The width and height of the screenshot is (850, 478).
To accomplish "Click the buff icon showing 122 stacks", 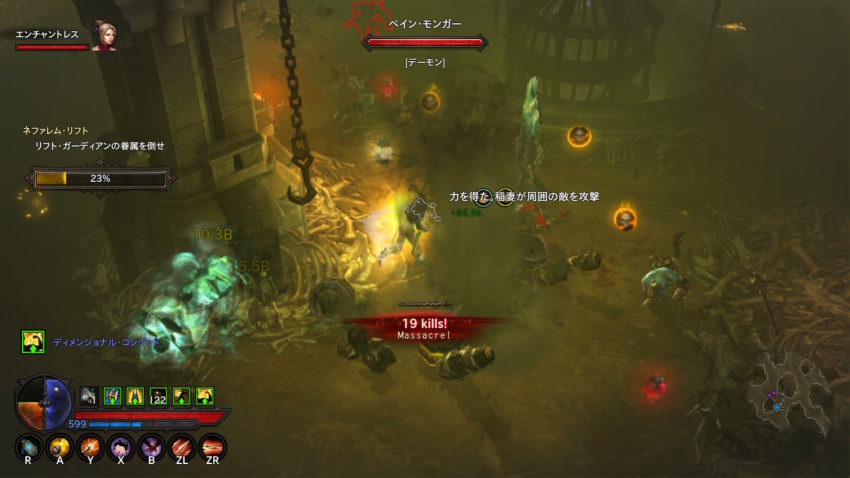I will (x=157, y=396).
